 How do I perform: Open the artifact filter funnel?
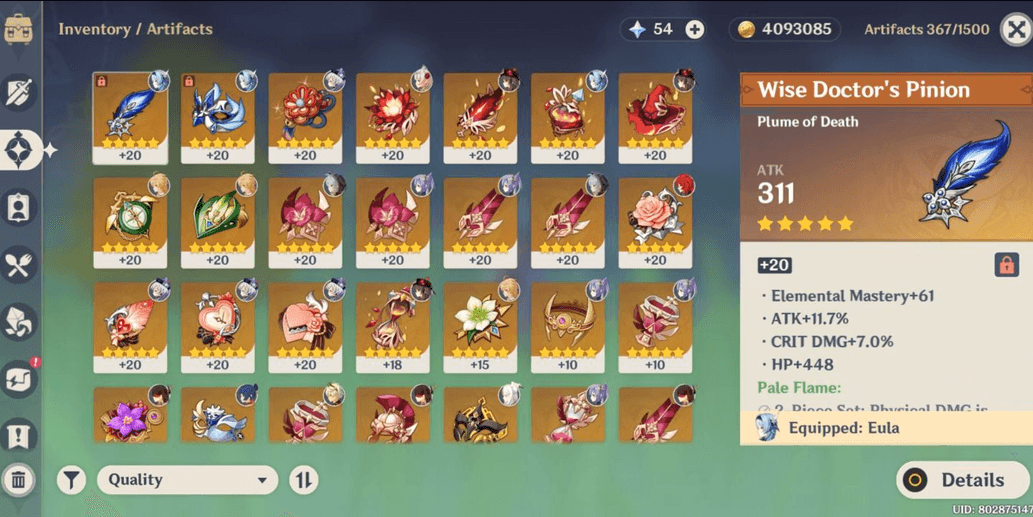click(x=71, y=480)
